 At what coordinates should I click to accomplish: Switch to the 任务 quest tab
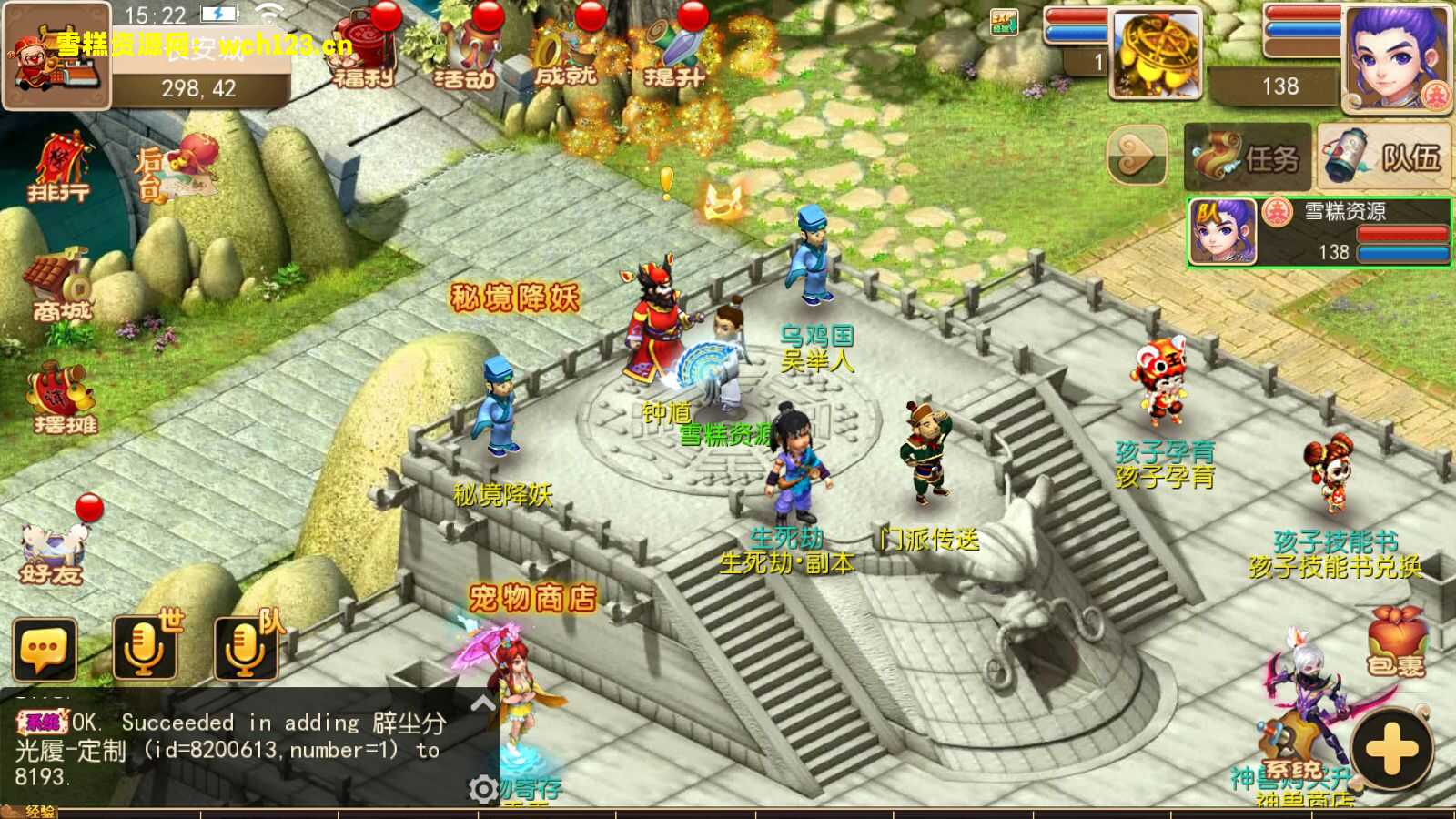click(x=1248, y=157)
